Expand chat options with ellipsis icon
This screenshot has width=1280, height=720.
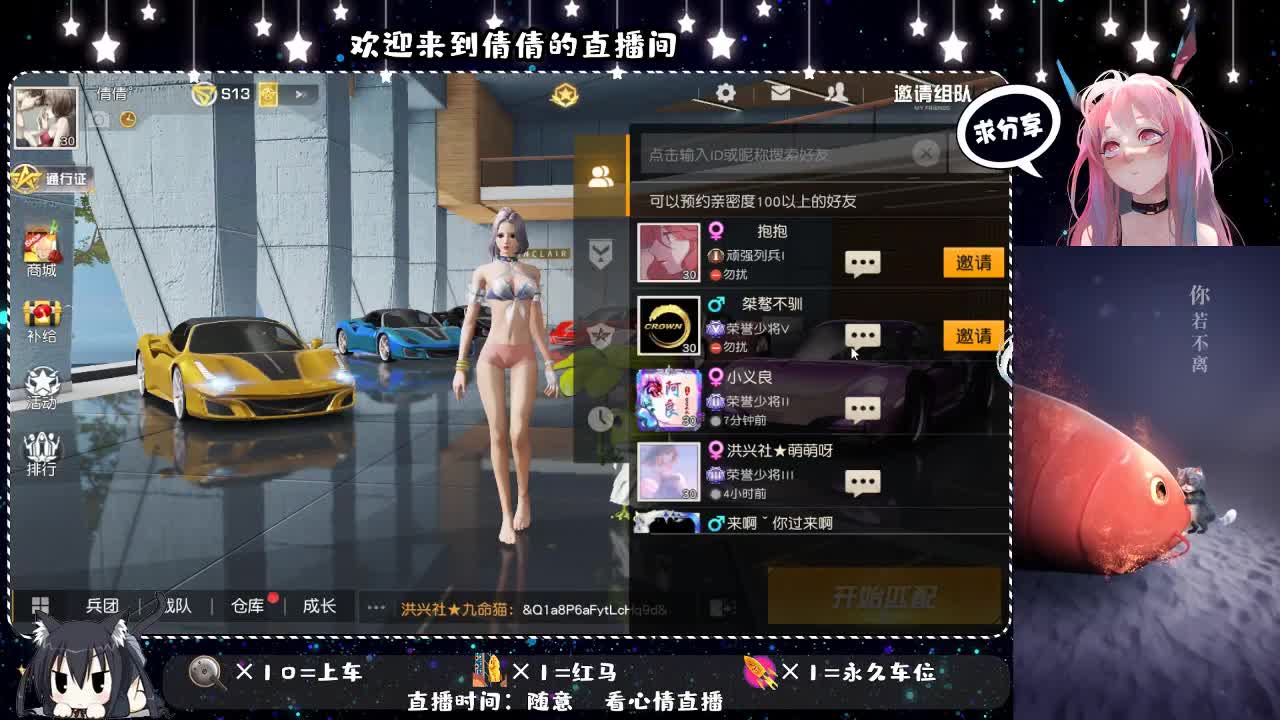pos(374,606)
